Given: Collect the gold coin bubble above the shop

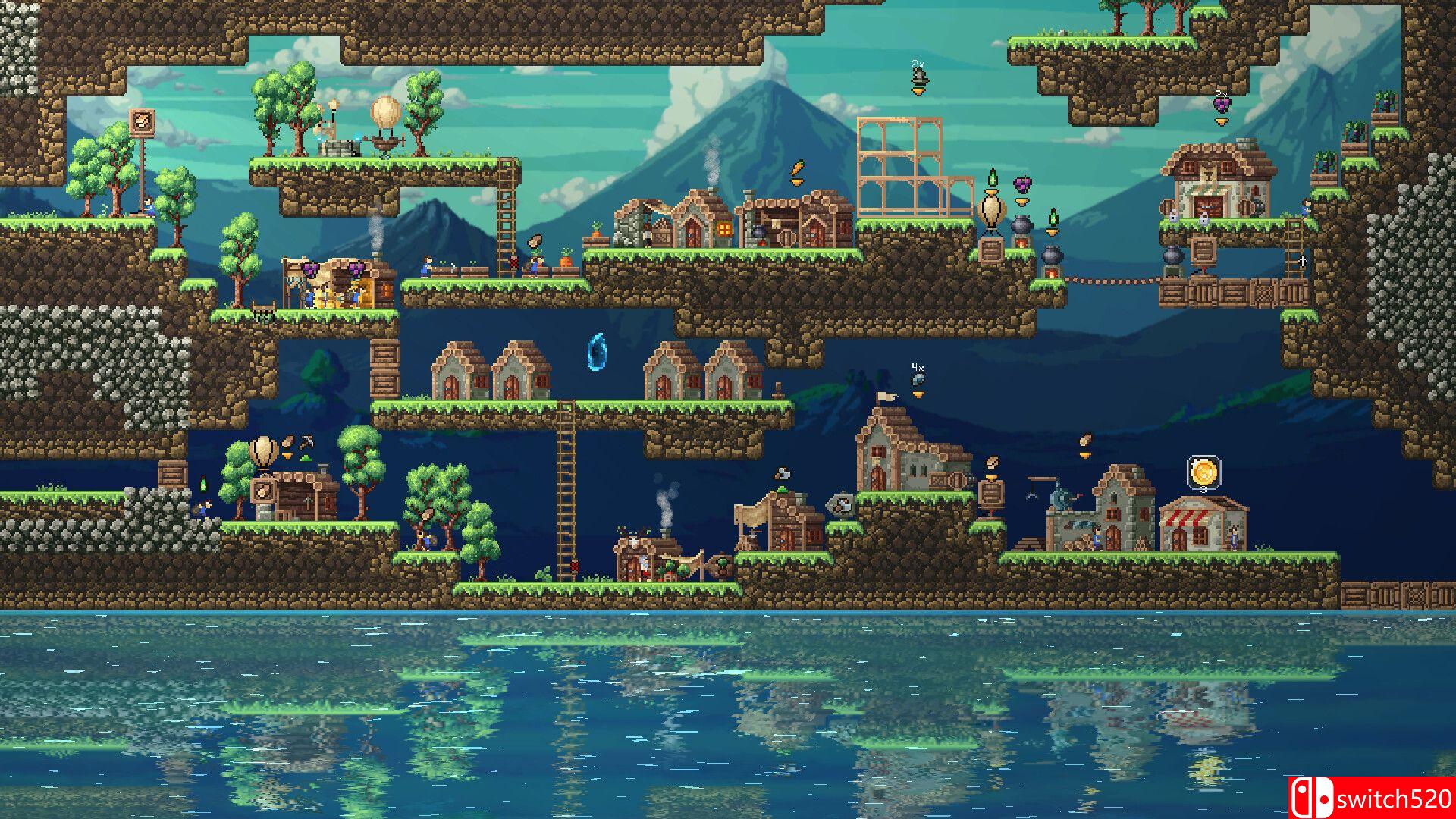Looking at the screenshot, I should (1203, 472).
